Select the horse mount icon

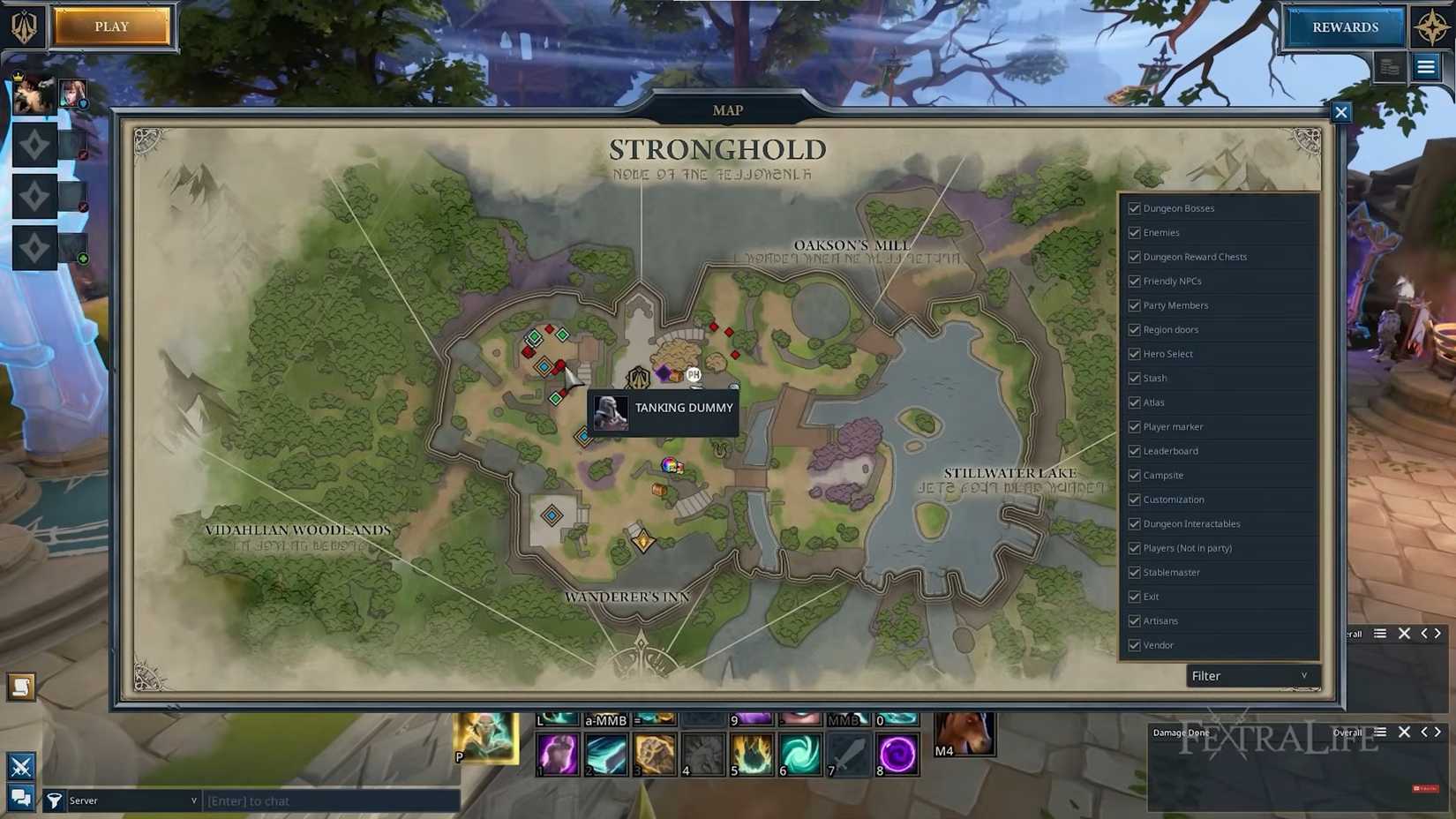[964, 733]
